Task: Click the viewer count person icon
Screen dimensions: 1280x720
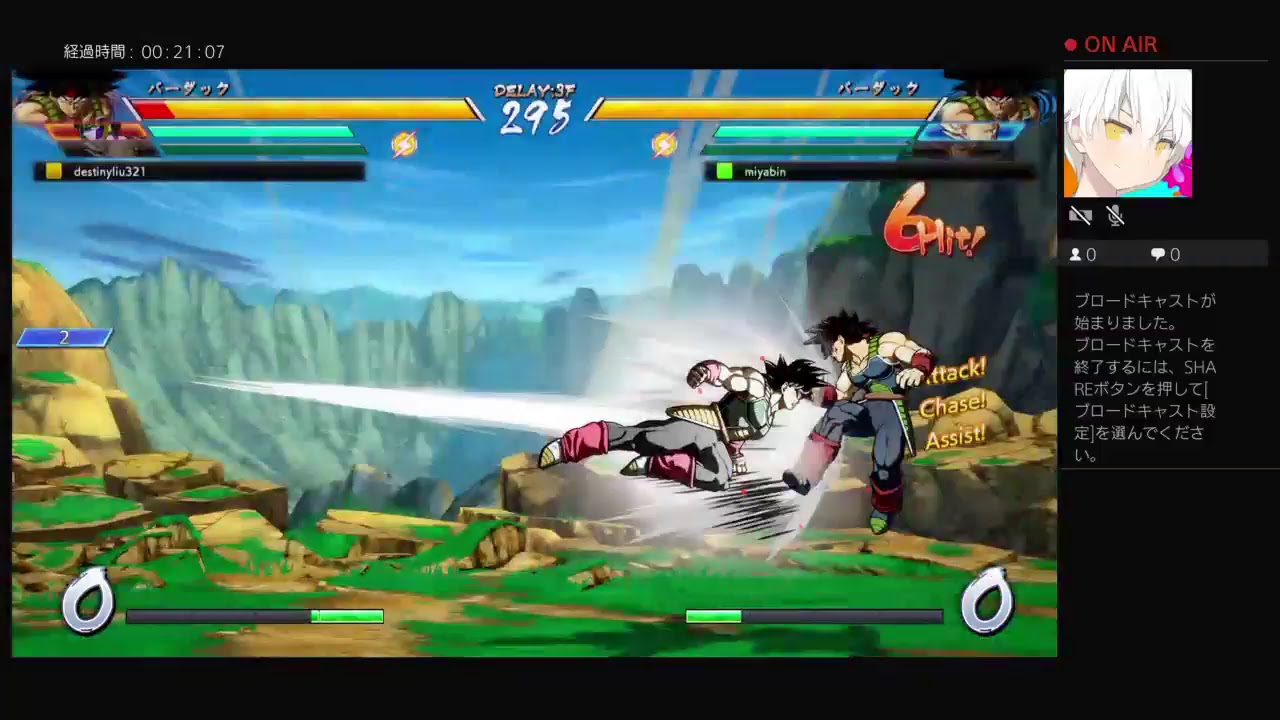Action: point(1076,254)
